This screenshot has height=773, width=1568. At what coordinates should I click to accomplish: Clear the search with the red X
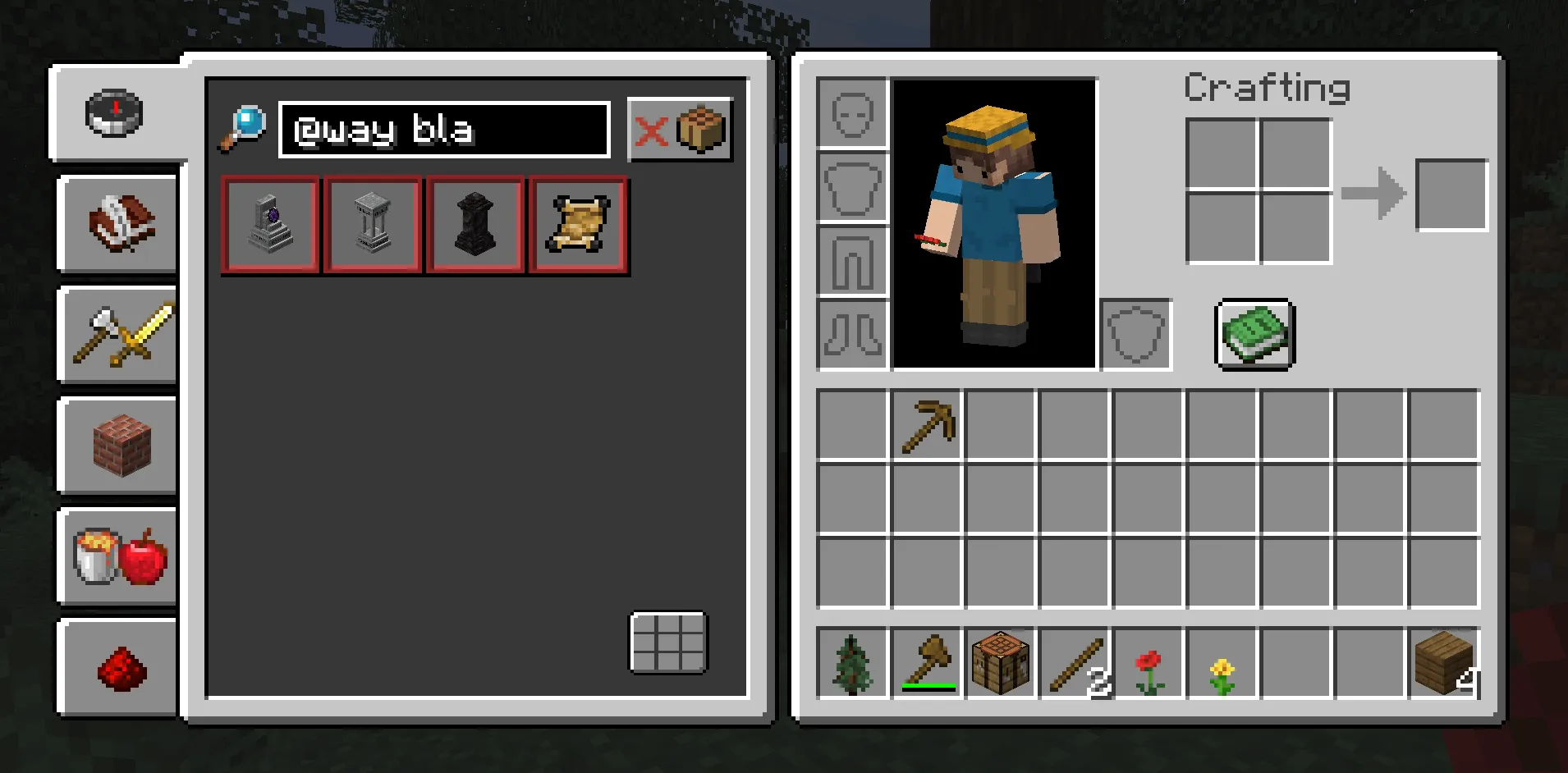coord(653,131)
